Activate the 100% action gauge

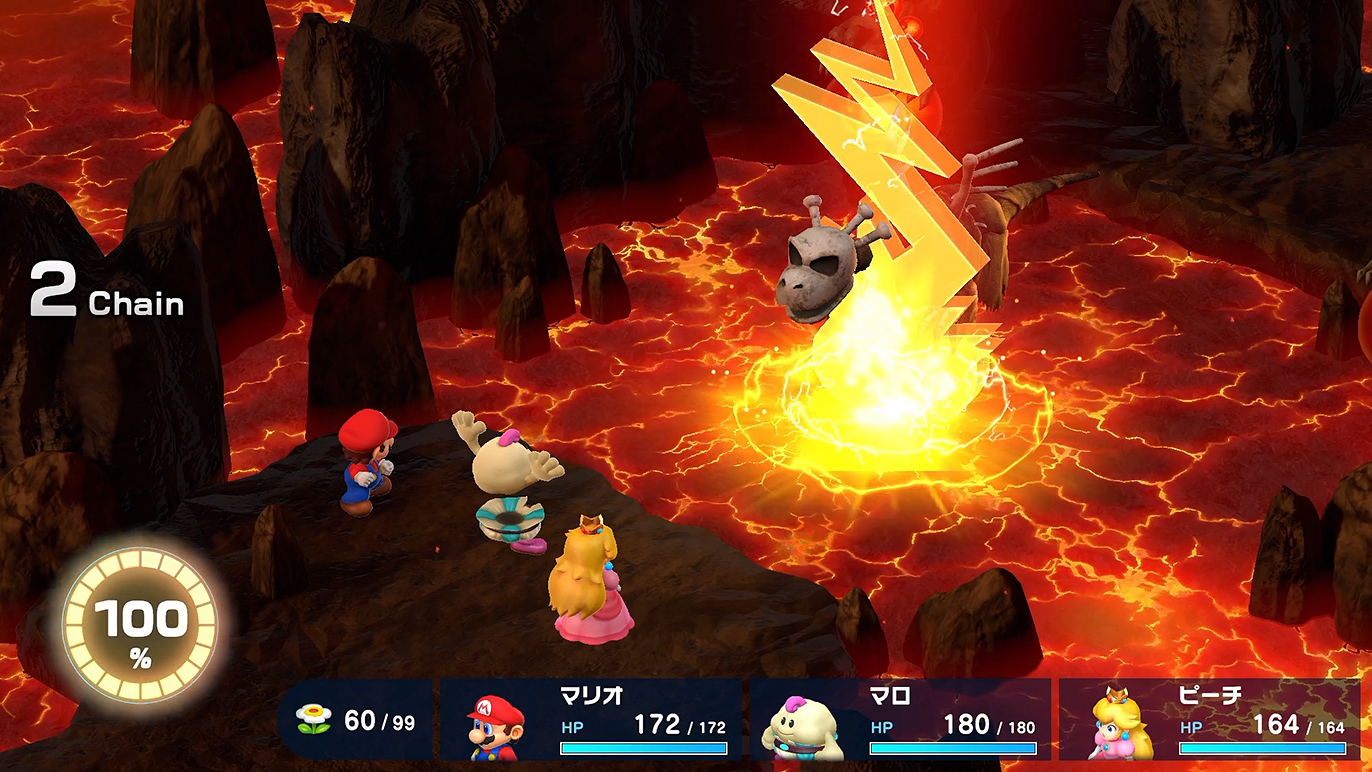coord(140,627)
